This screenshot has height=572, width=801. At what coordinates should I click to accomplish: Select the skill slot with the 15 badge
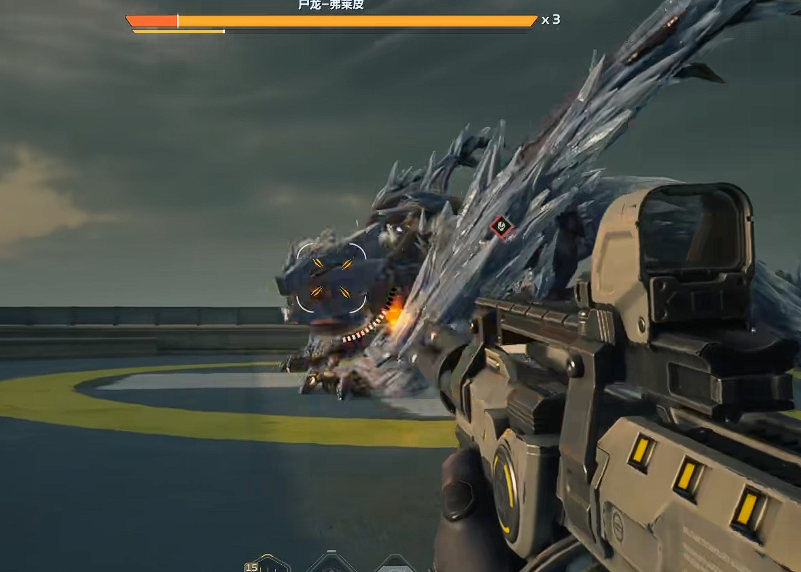pos(267,565)
